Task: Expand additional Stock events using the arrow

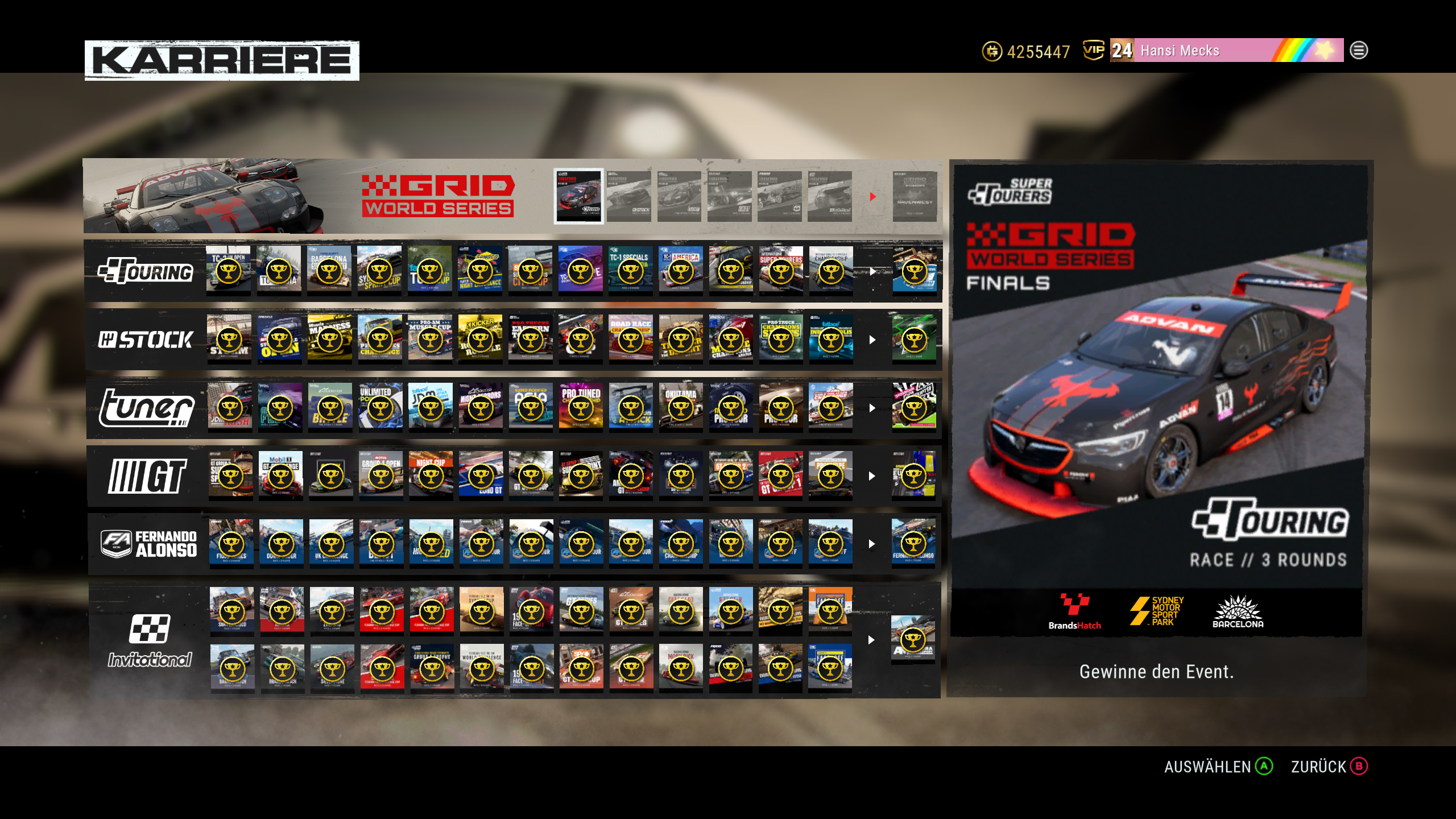Action: (x=872, y=340)
